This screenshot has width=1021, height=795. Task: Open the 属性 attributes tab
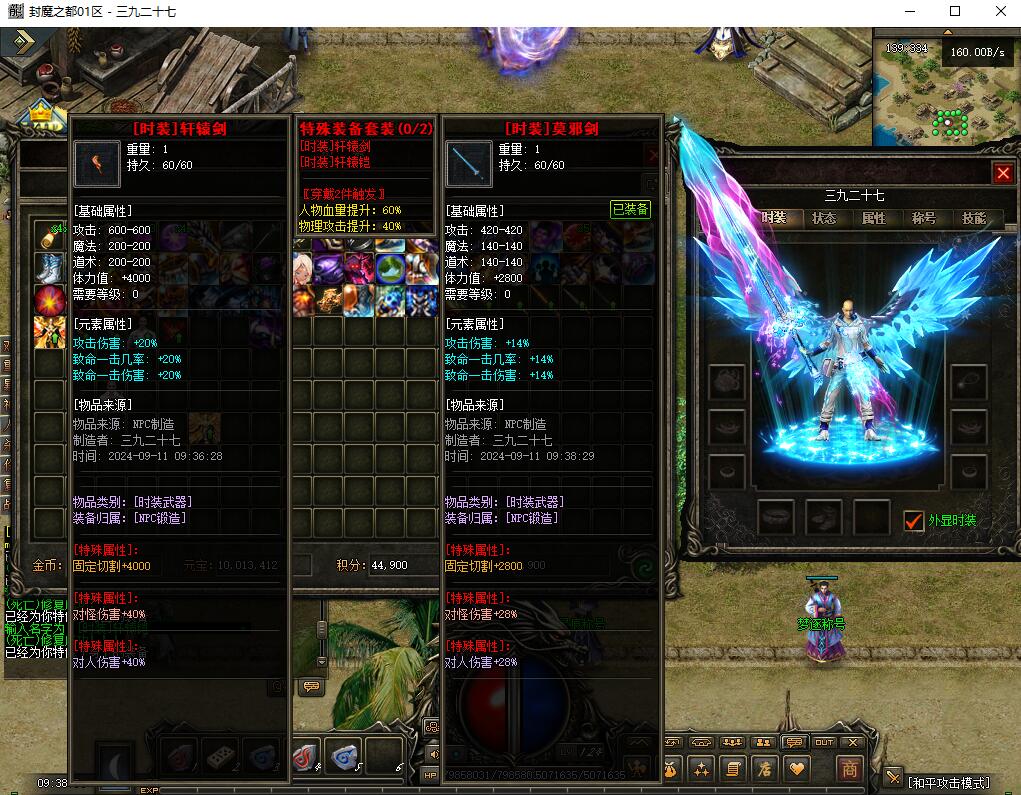(874, 218)
